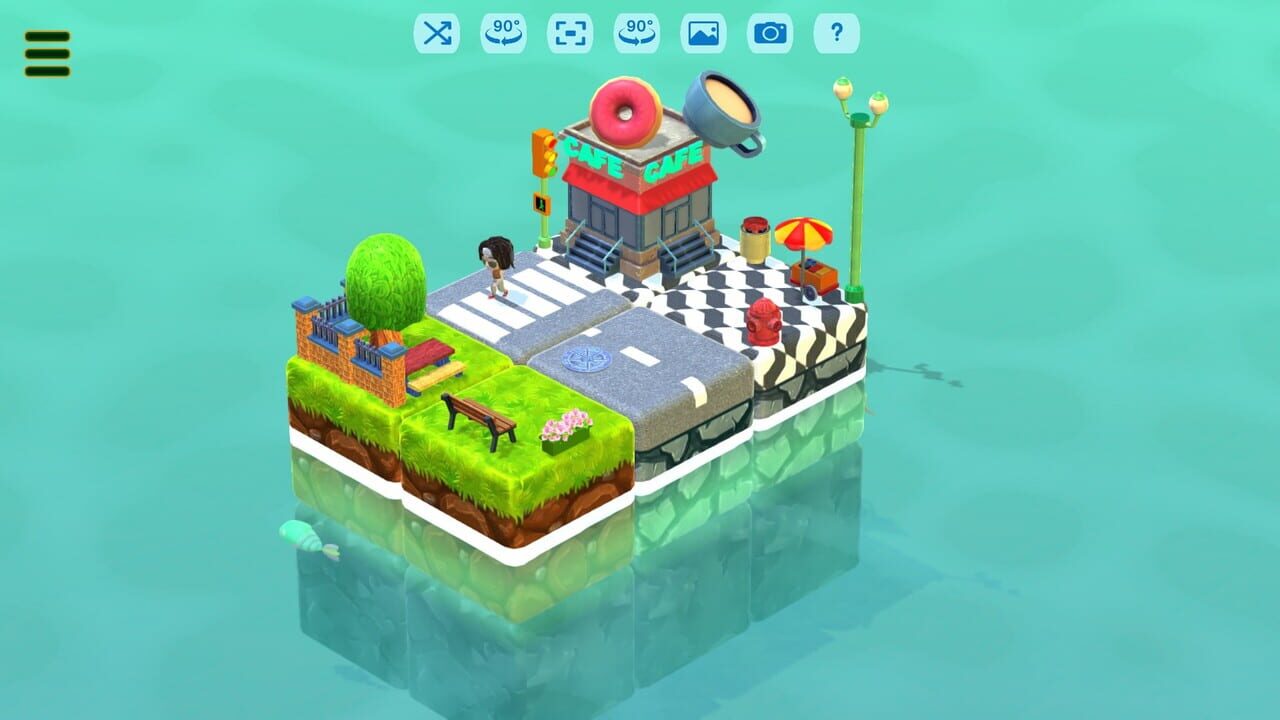
Task: Rotate the island 90° counterclockwise
Action: click(x=506, y=32)
